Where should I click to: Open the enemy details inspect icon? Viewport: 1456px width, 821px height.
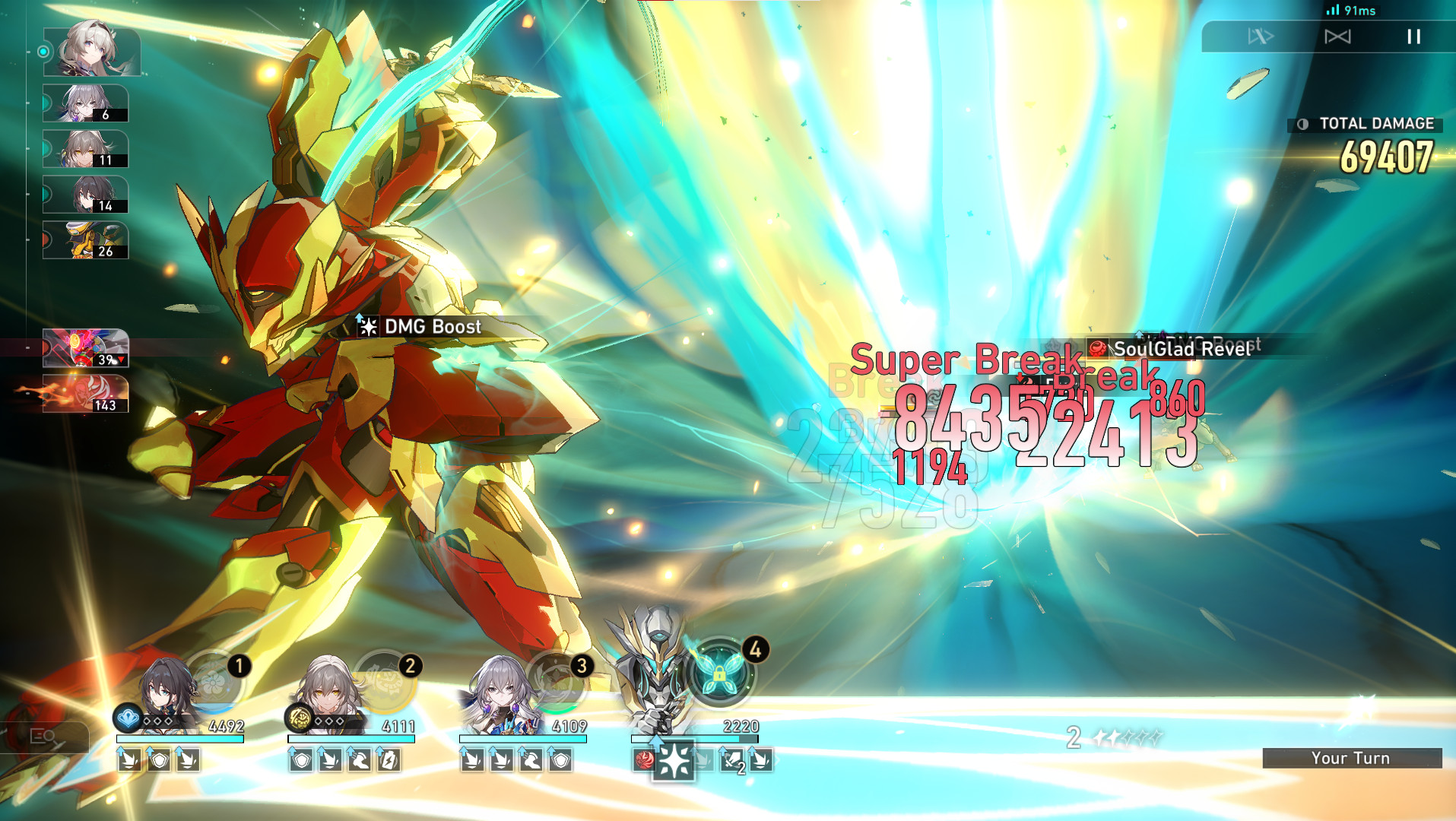(43, 736)
